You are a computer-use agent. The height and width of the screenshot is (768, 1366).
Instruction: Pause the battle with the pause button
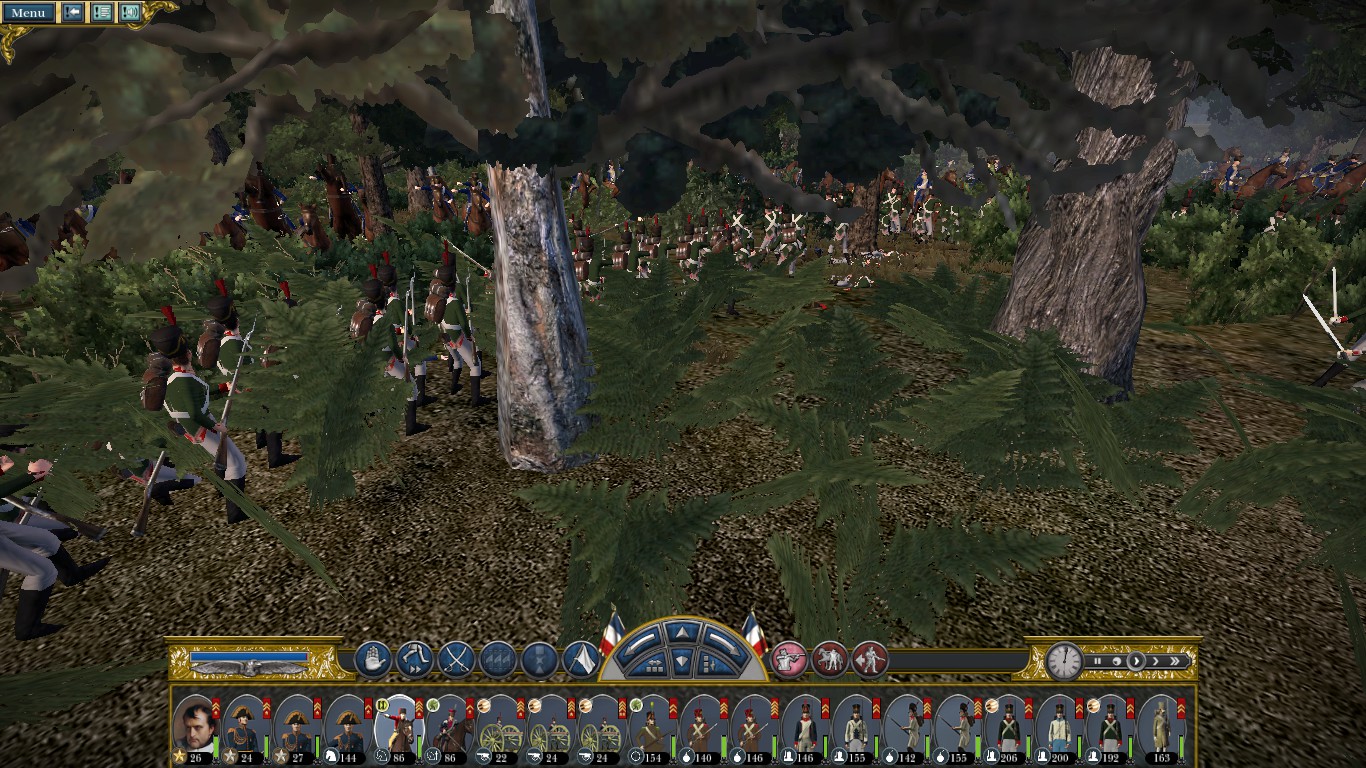click(x=1097, y=661)
